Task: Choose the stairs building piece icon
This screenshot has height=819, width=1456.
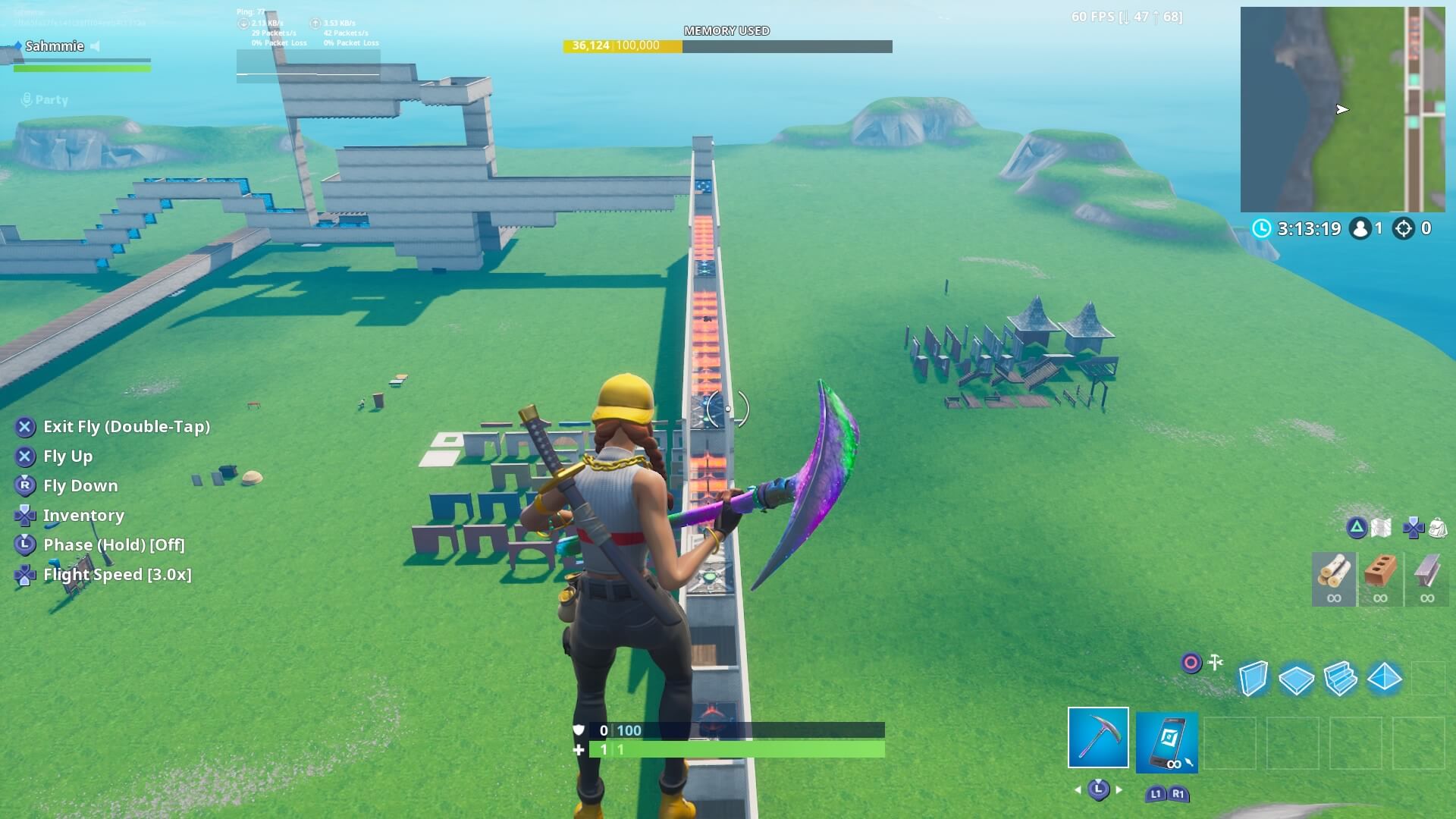Action: pos(1339,679)
